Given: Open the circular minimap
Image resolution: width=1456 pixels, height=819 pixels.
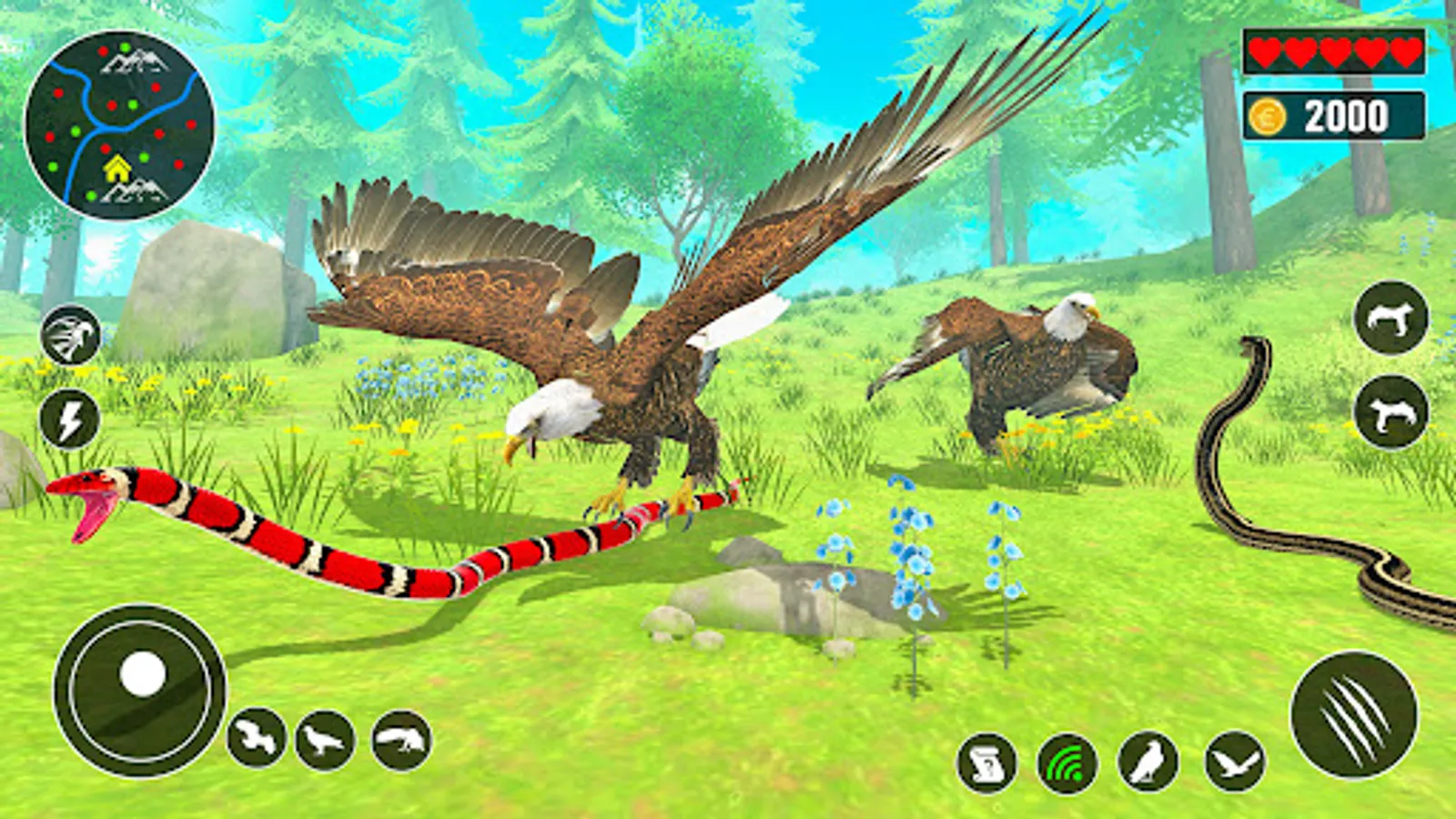Looking at the screenshot, I should [119, 125].
